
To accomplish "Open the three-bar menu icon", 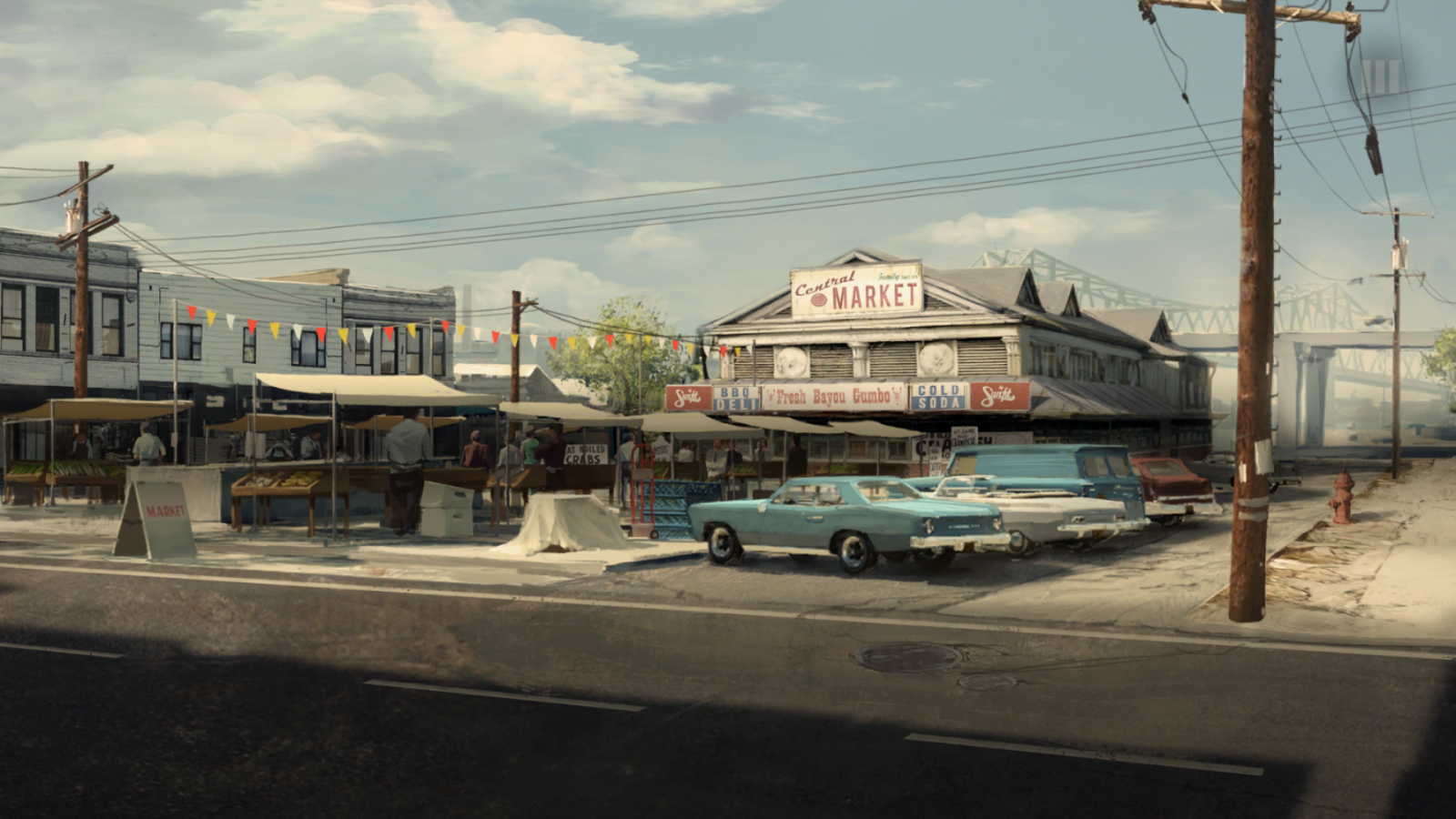I will click(x=1380, y=76).
